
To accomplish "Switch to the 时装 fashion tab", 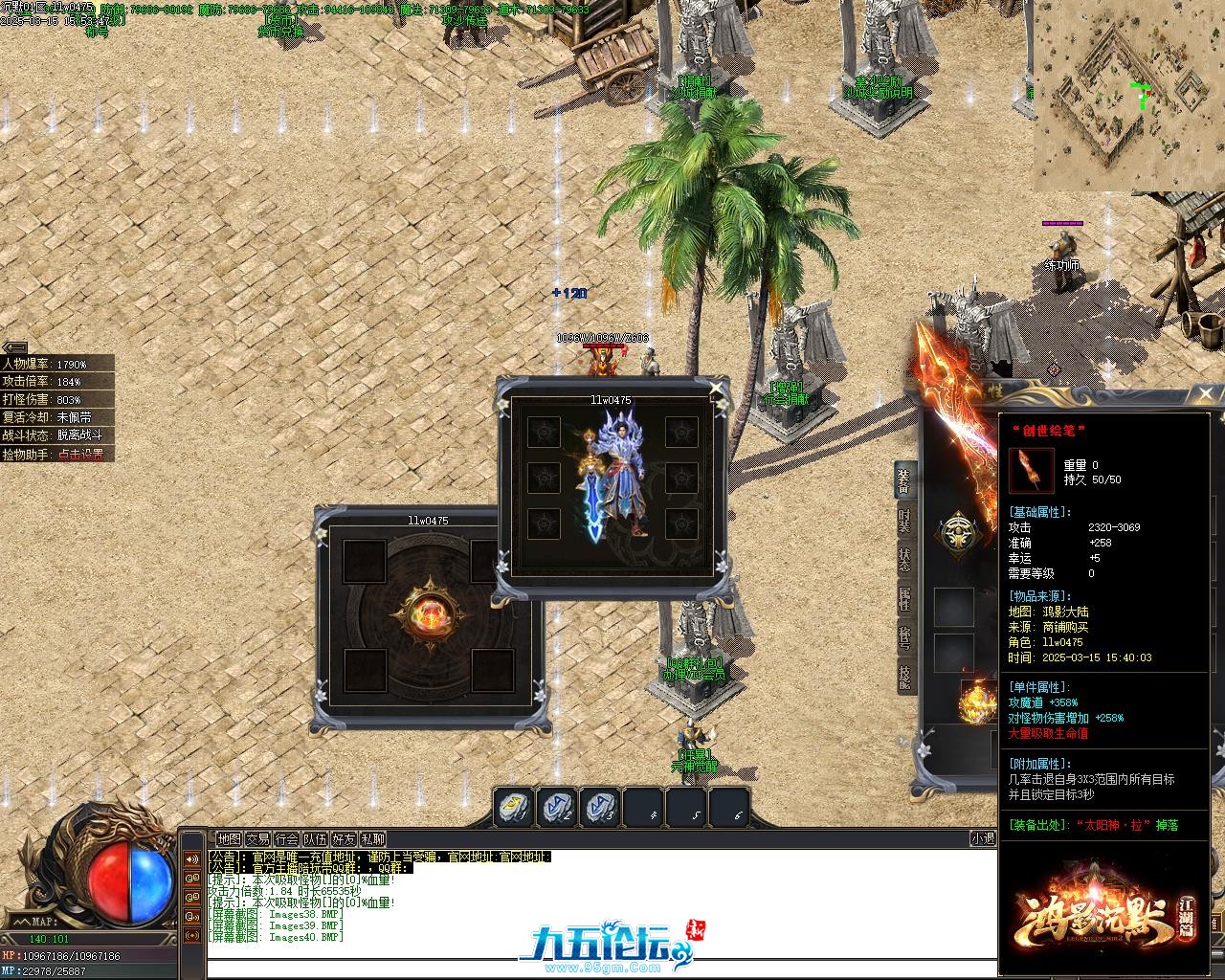I will (x=904, y=521).
